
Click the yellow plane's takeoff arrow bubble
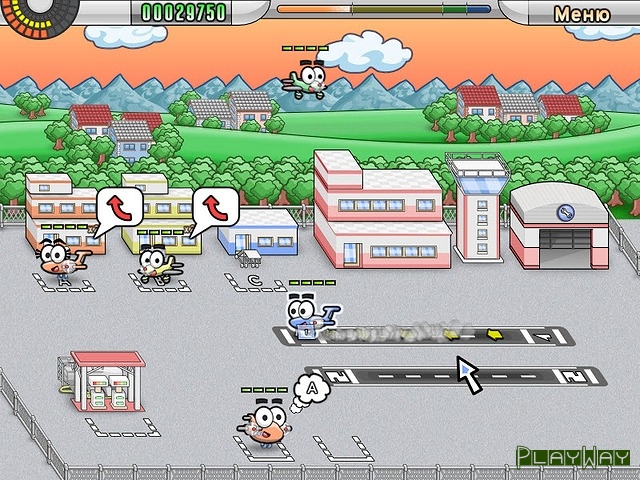tap(215, 207)
